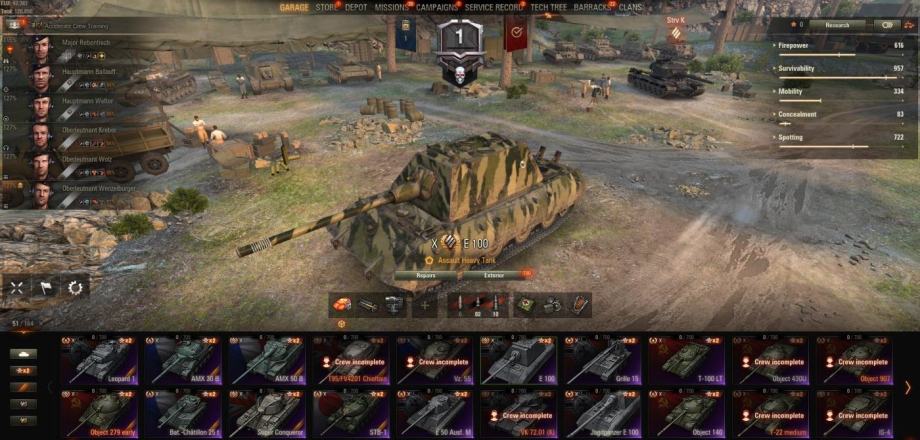Open the Clans tab
The height and width of the screenshot is (440, 920).
pos(631,7)
